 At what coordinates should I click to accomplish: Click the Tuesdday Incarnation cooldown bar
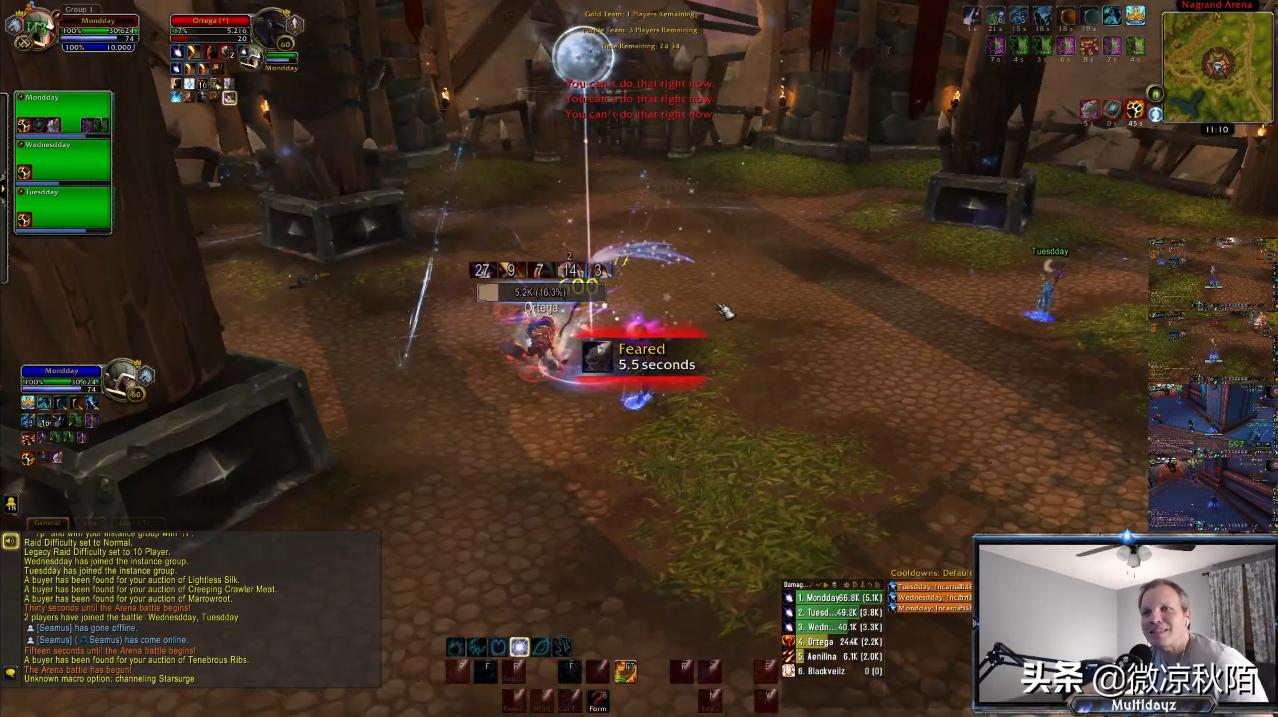tap(931, 587)
